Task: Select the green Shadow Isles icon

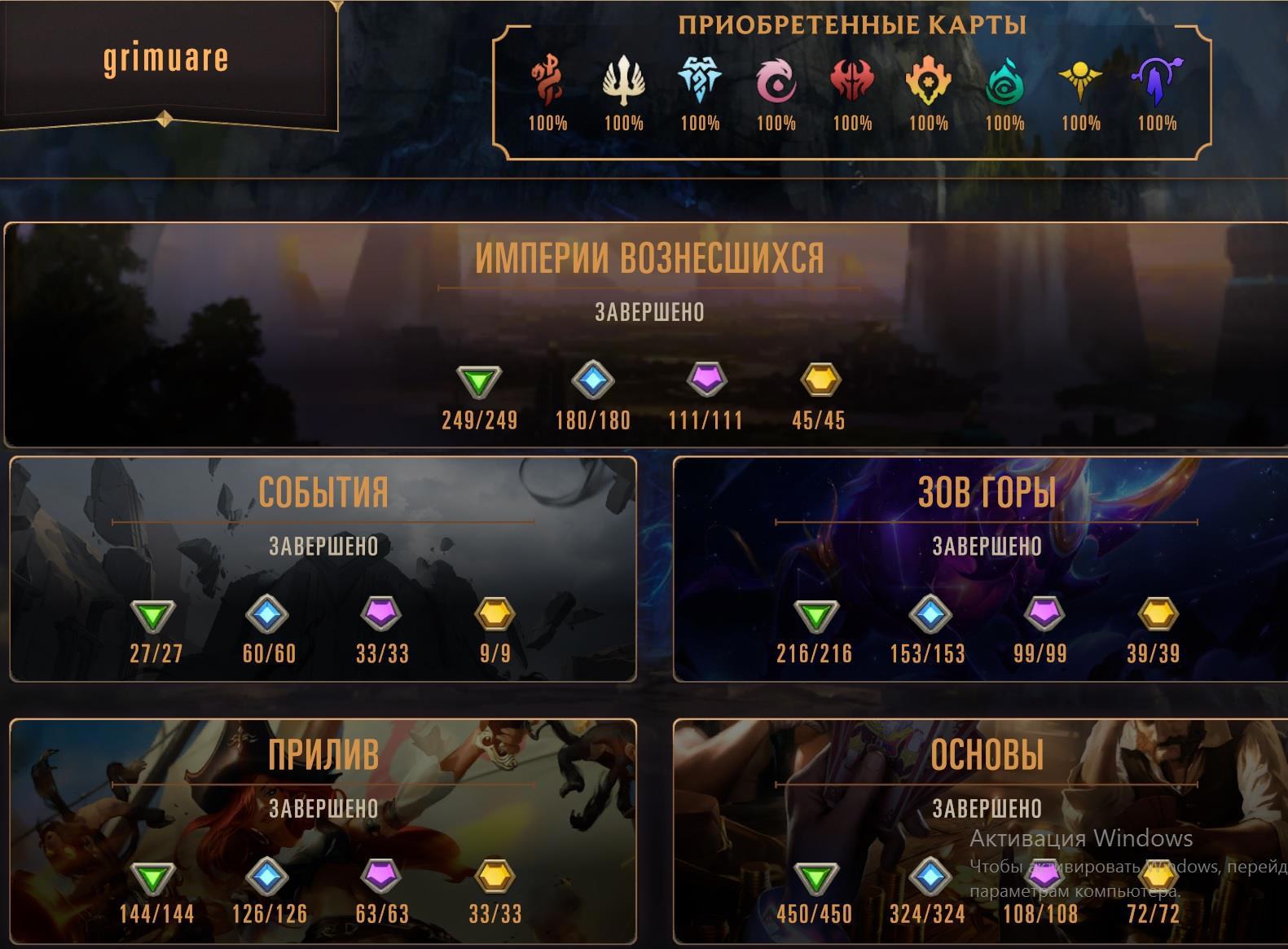Action: (x=1004, y=81)
